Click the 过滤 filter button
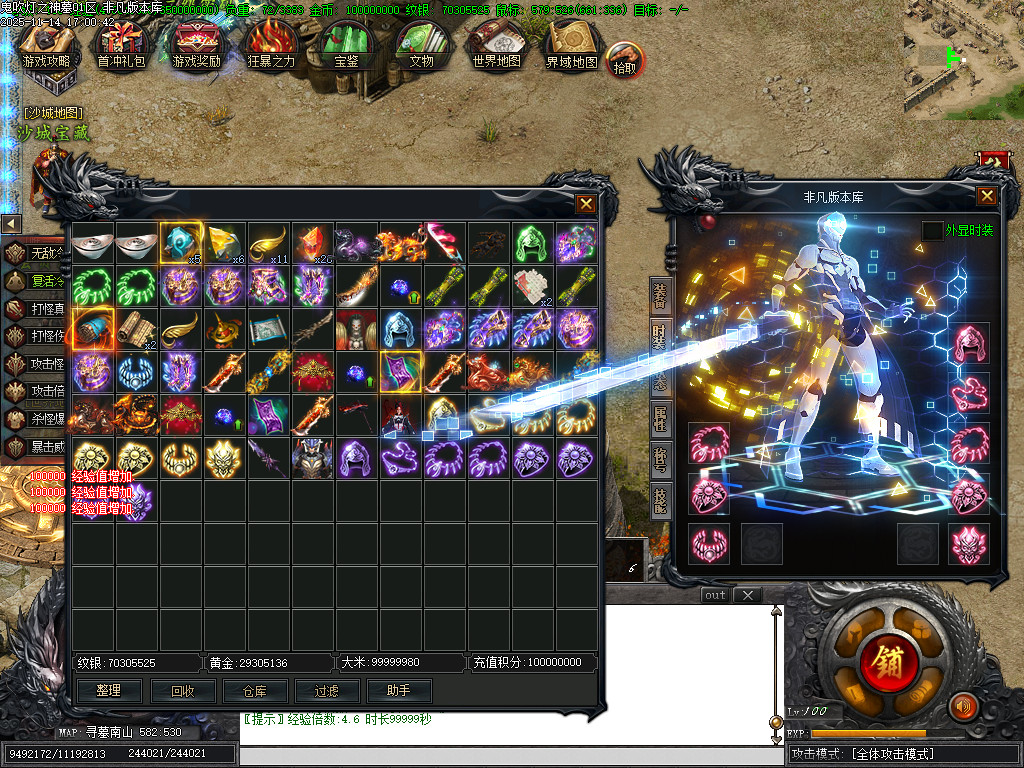Image resolution: width=1024 pixels, height=768 pixels. pyautogui.click(x=327, y=690)
